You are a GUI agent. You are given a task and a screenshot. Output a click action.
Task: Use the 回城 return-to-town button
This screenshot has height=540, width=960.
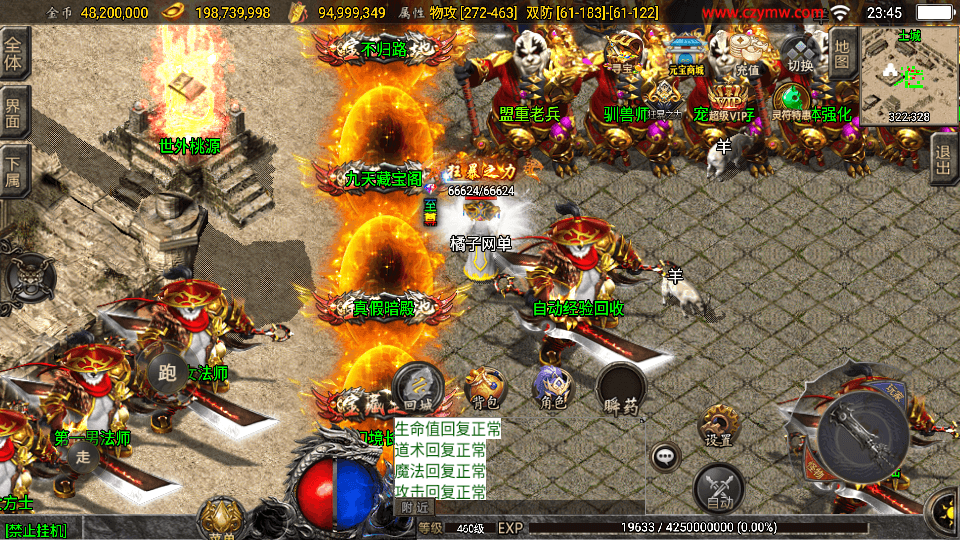point(416,386)
